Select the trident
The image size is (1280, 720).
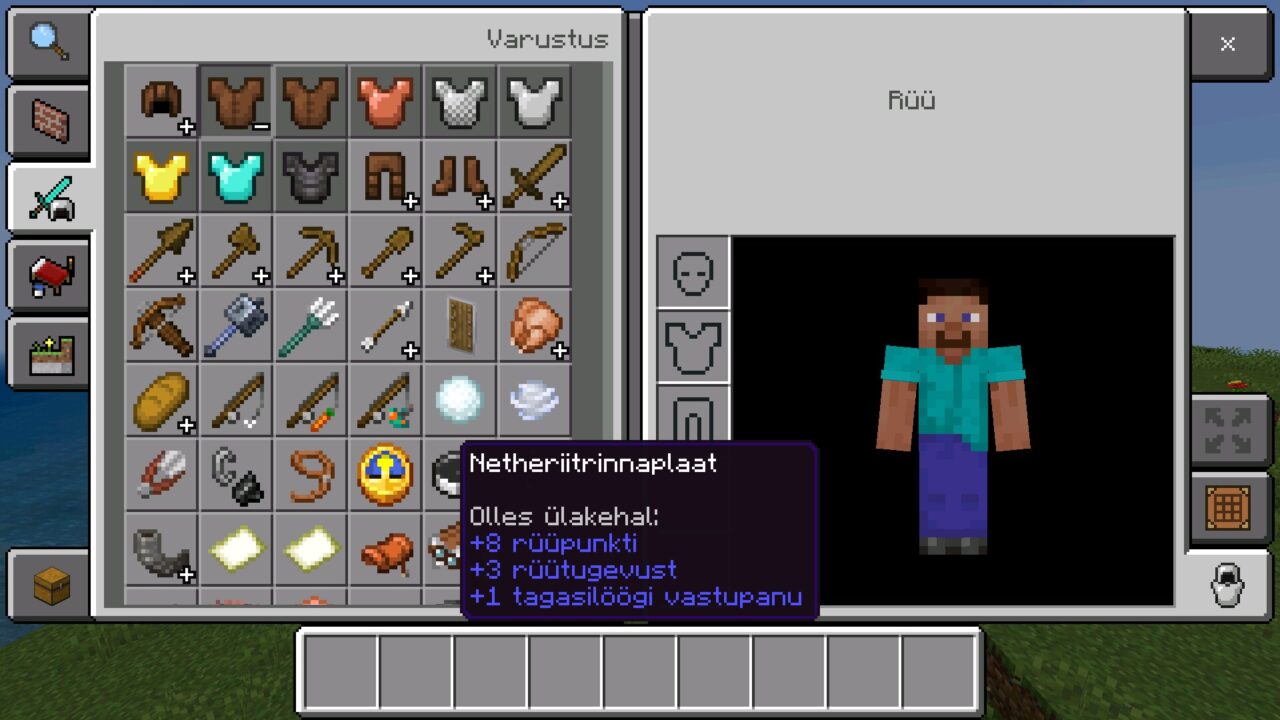tap(312, 327)
